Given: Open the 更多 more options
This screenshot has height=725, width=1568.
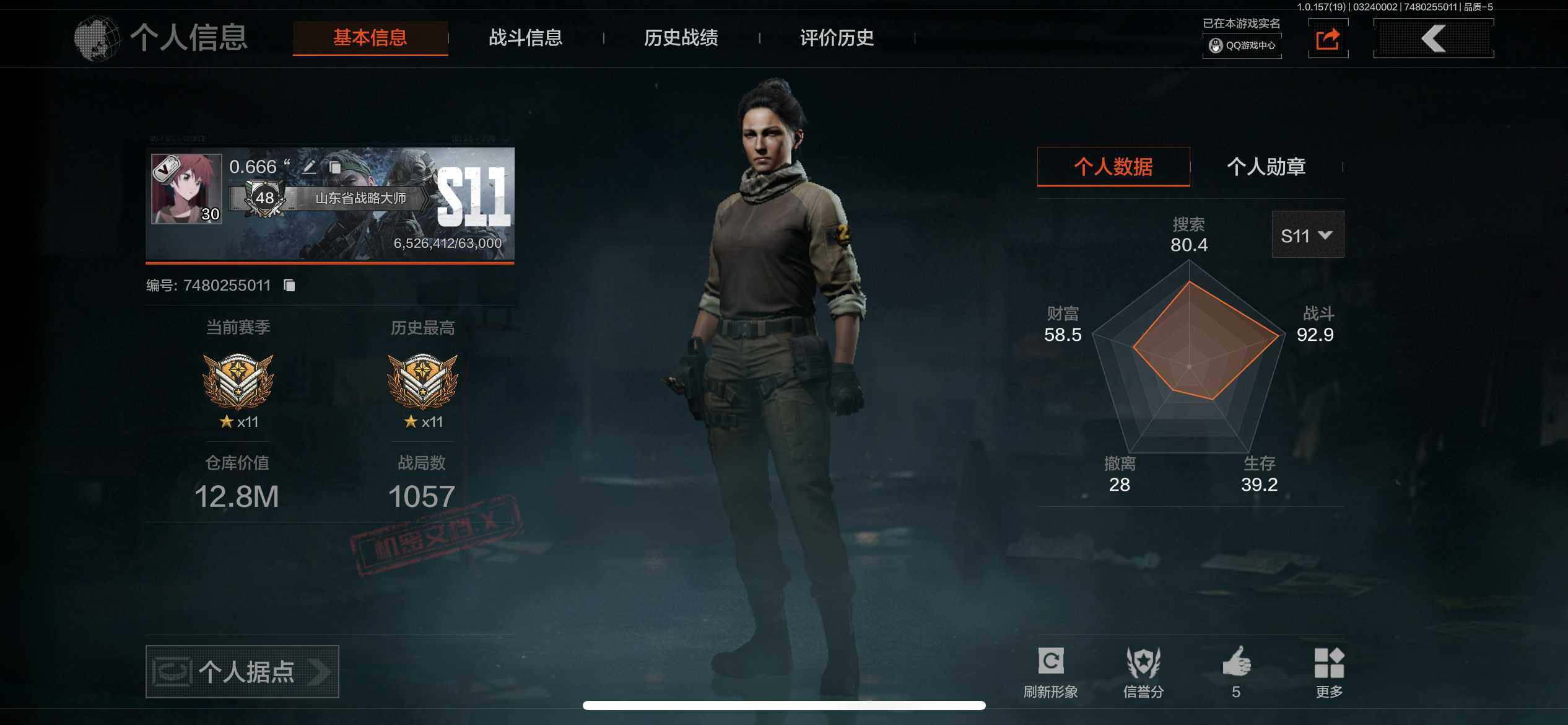Looking at the screenshot, I should (x=1329, y=672).
